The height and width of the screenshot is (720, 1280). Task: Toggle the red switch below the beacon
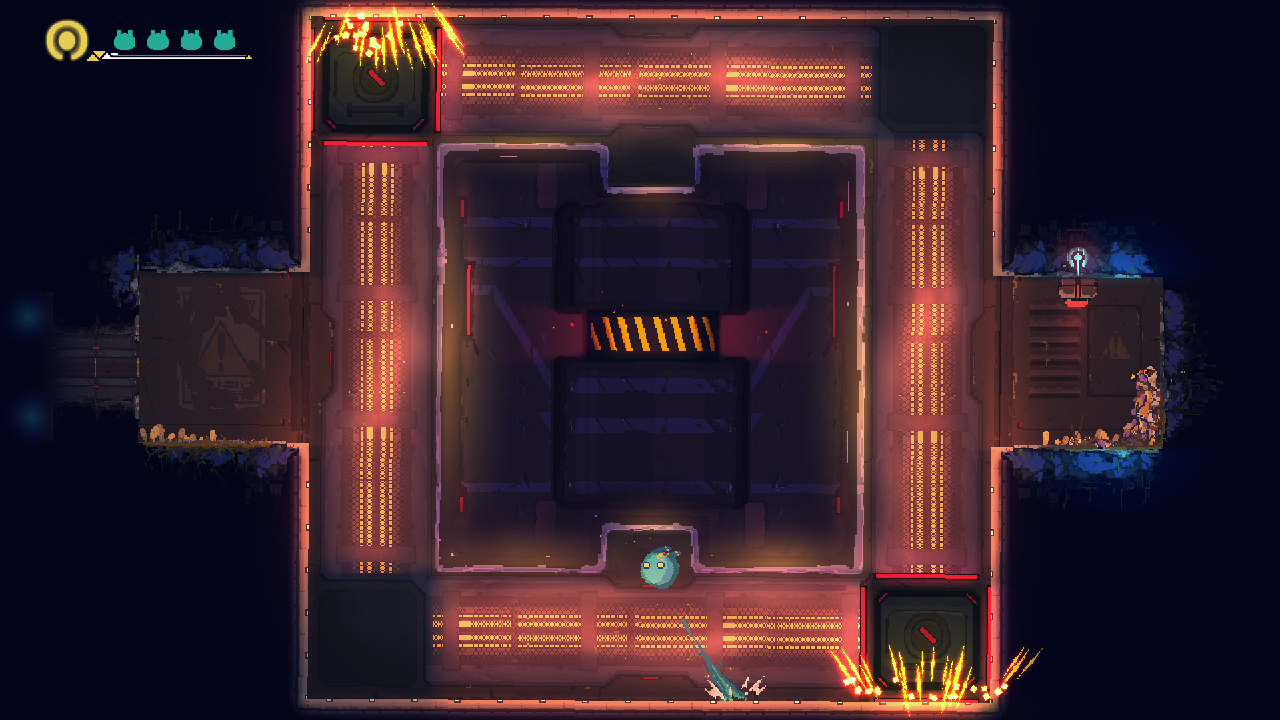pos(1076,303)
